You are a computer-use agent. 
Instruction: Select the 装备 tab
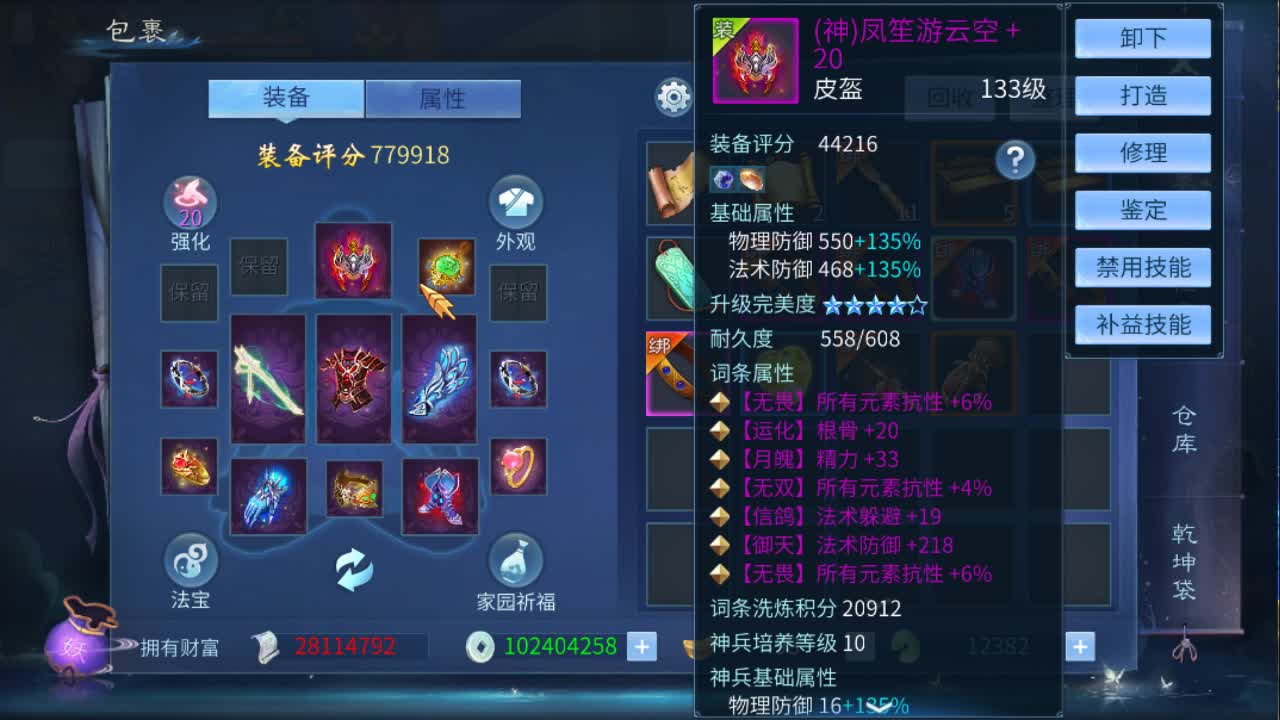(x=287, y=98)
